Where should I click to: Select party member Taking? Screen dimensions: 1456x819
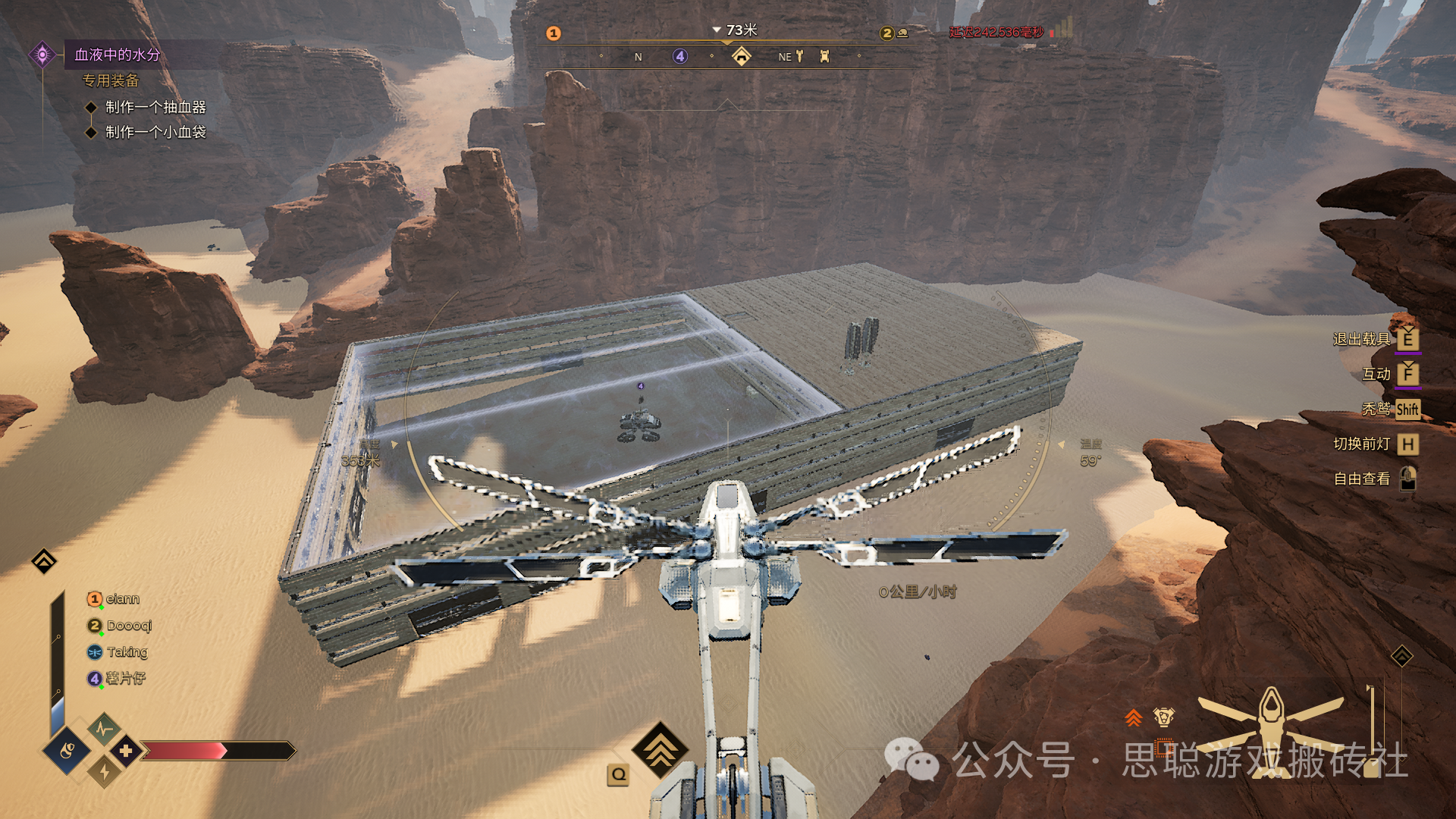[127, 652]
